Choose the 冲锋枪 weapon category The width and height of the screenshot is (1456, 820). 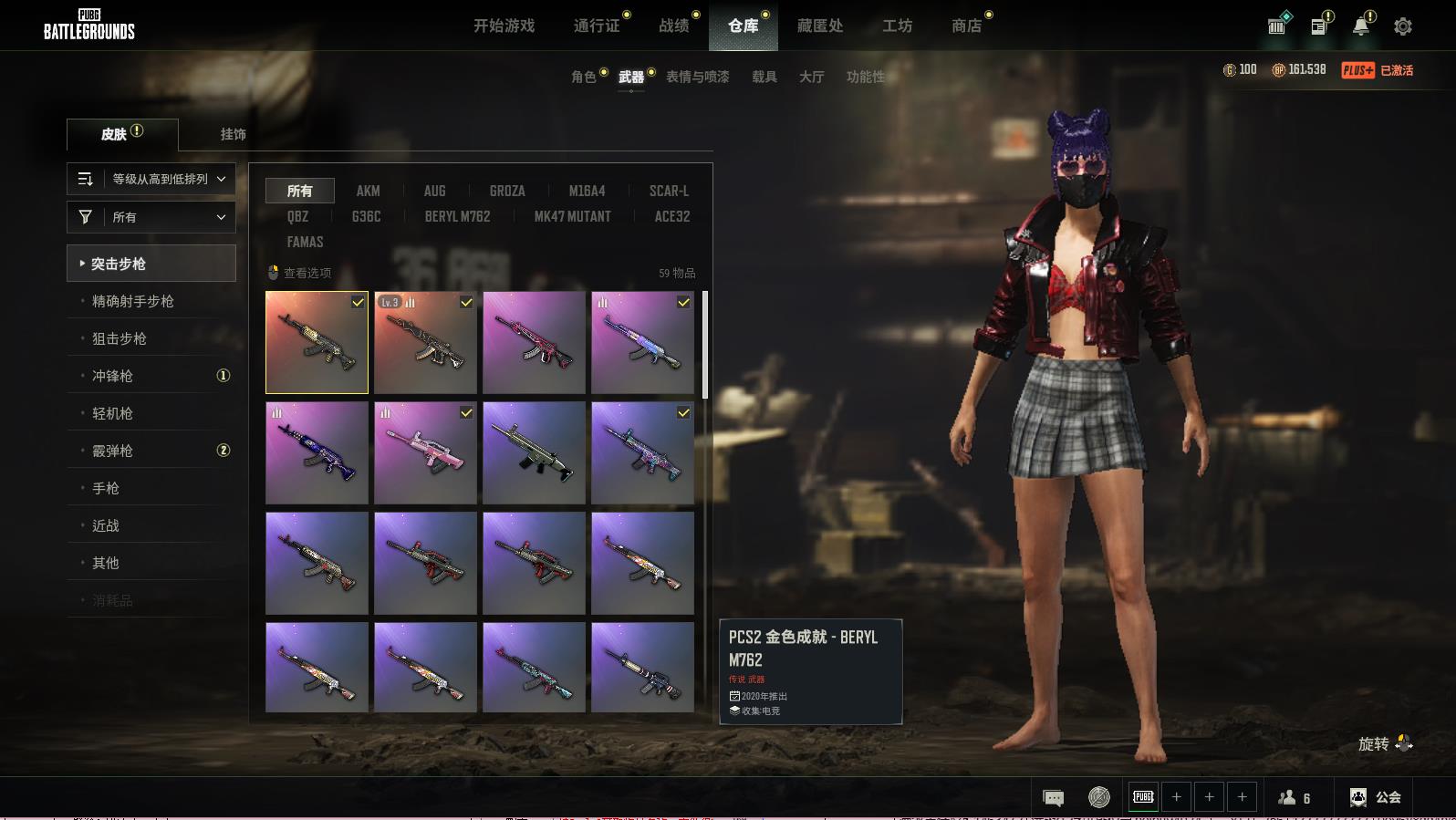[113, 376]
